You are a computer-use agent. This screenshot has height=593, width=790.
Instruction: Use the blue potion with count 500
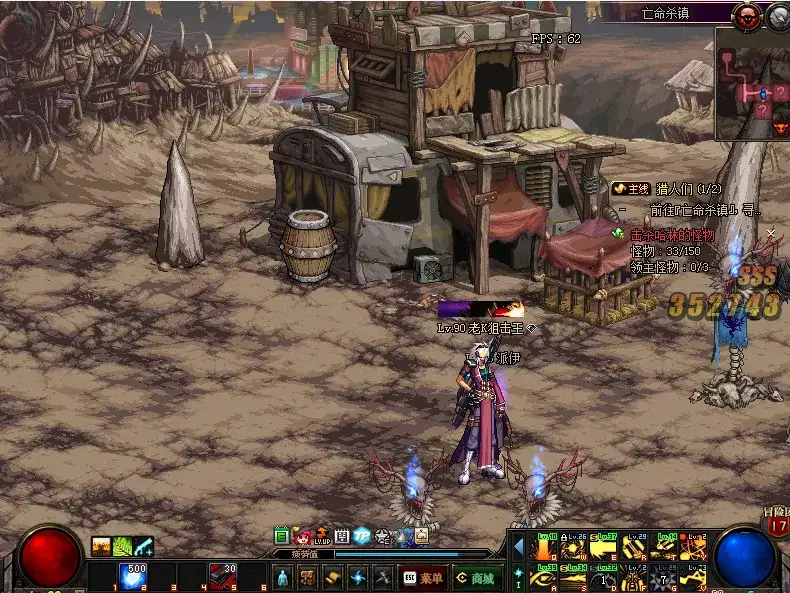tap(133, 576)
